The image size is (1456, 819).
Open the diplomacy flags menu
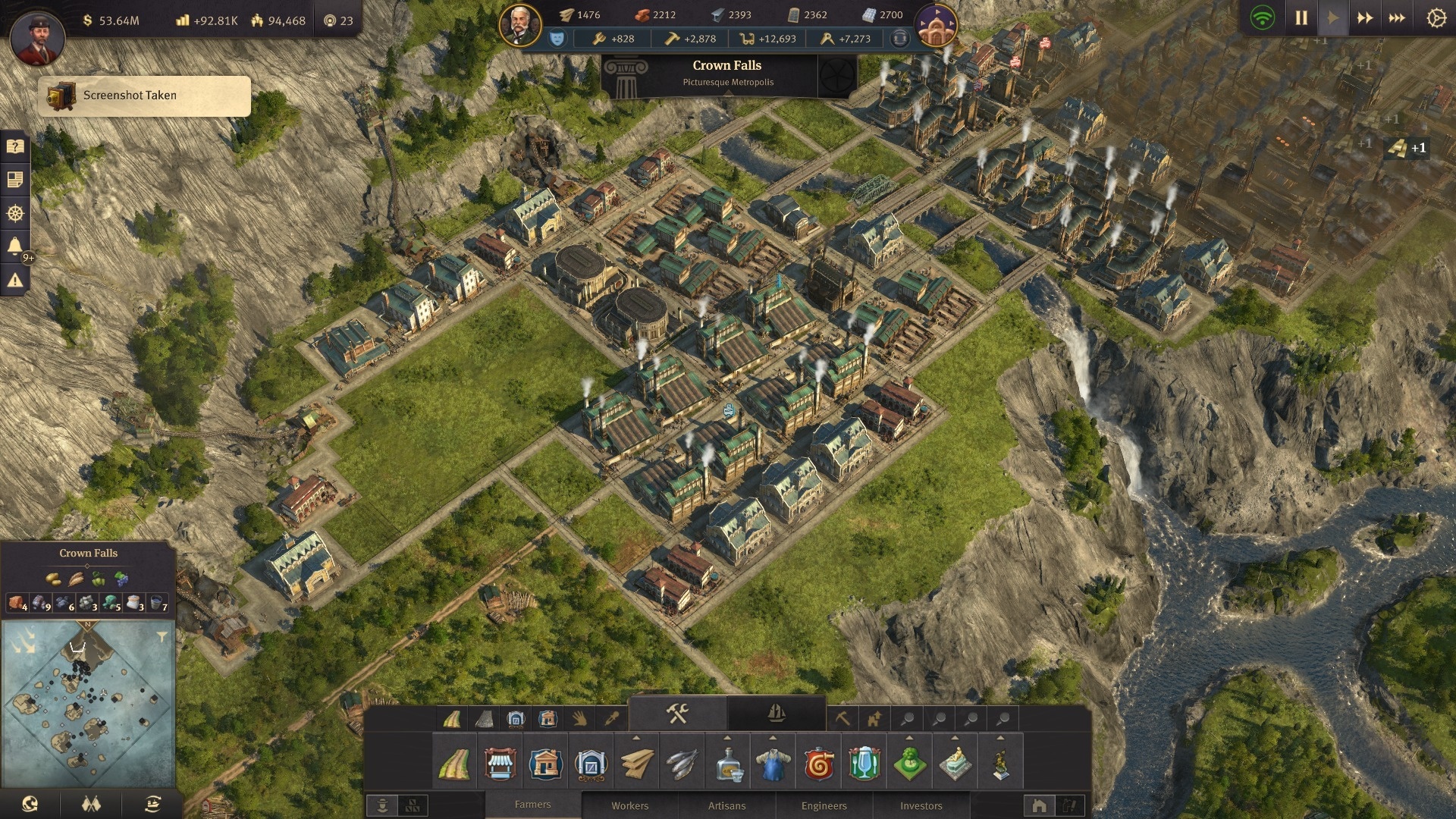tap(91, 804)
